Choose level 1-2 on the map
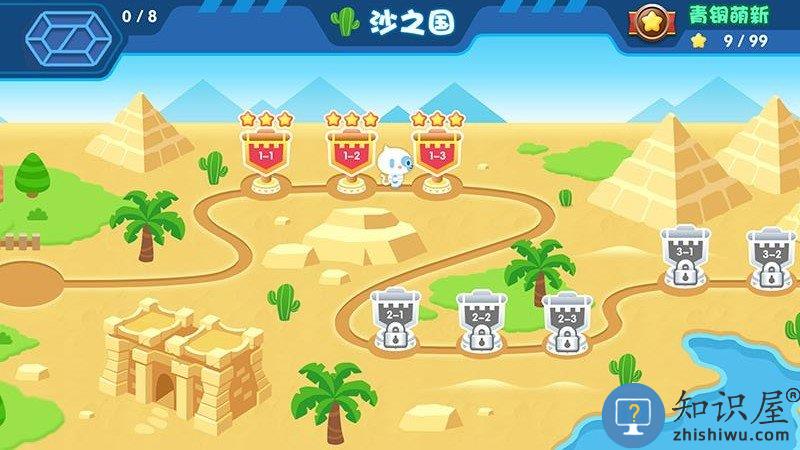The height and width of the screenshot is (450, 800). pyautogui.click(x=352, y=155)
